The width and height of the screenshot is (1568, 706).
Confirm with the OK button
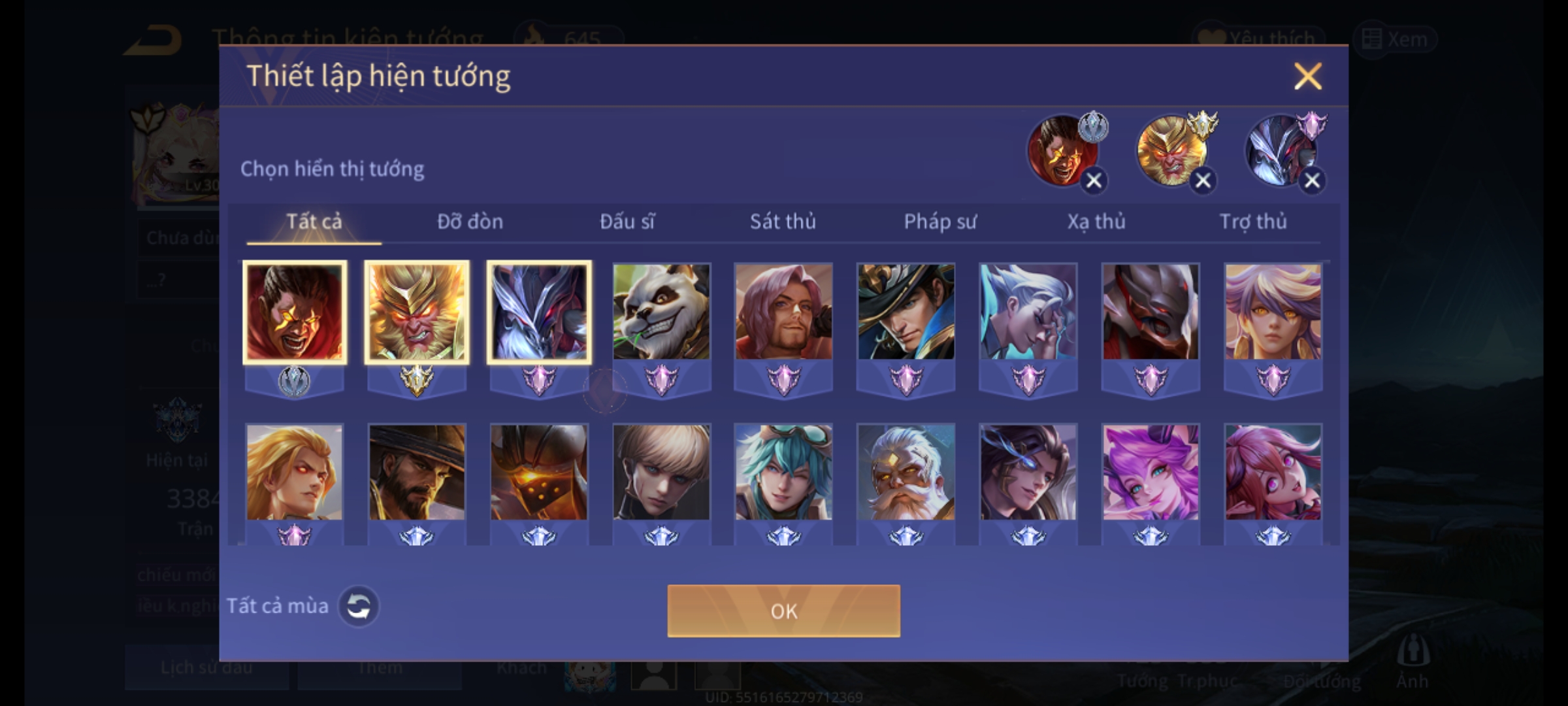pyautogui.click(x=783, y=611)
